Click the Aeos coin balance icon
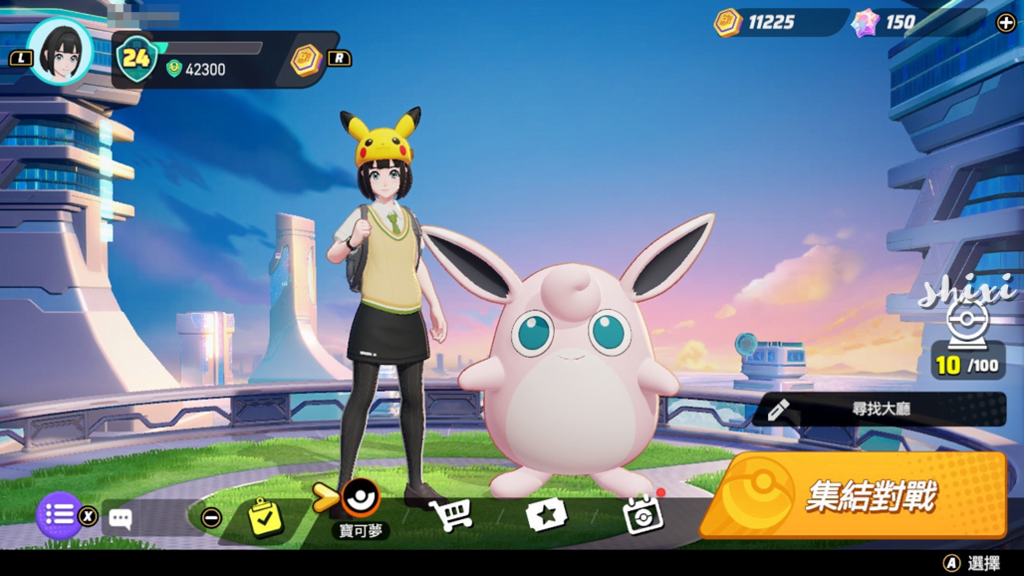 click(727, 22)
